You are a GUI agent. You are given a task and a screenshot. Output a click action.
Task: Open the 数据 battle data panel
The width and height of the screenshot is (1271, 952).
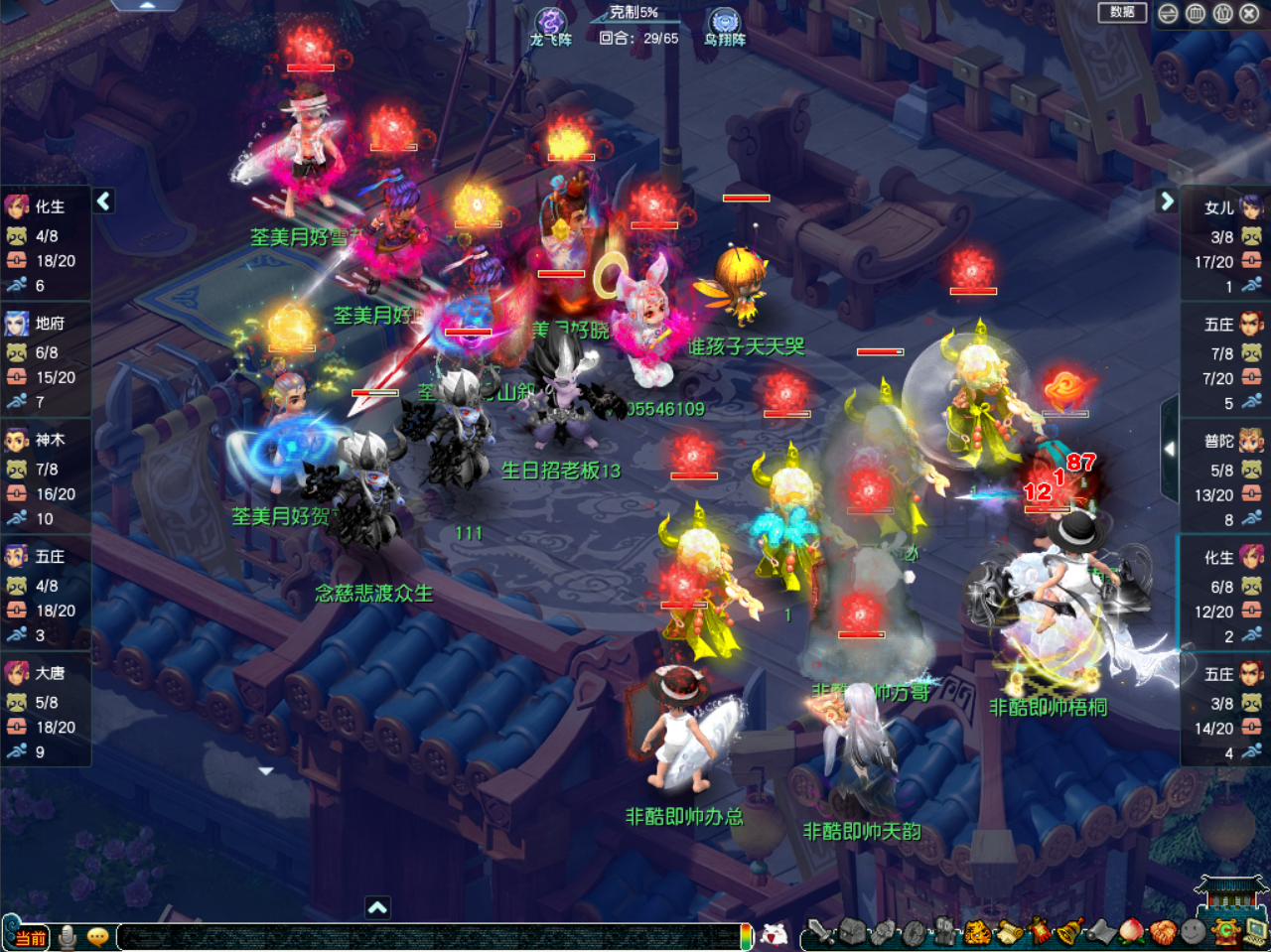(1122, 13)
